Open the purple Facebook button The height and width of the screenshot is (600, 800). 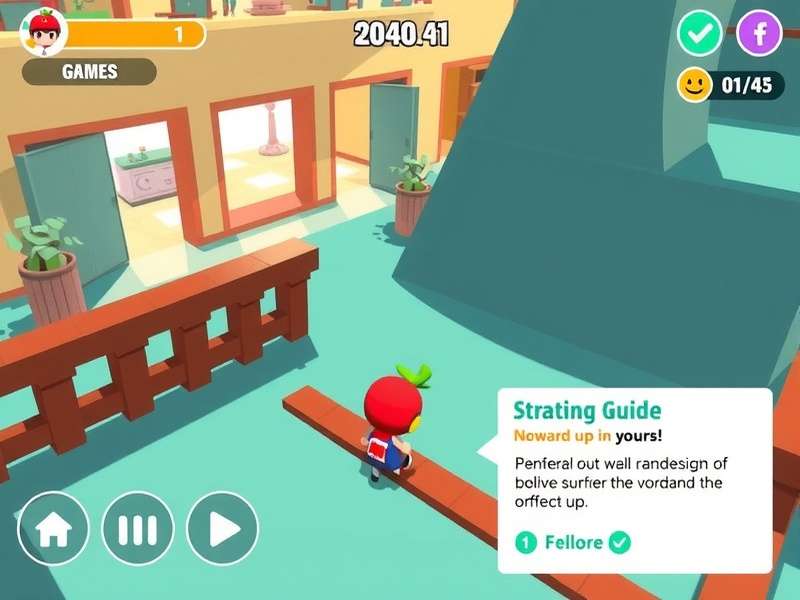click(x=759, y=34)
